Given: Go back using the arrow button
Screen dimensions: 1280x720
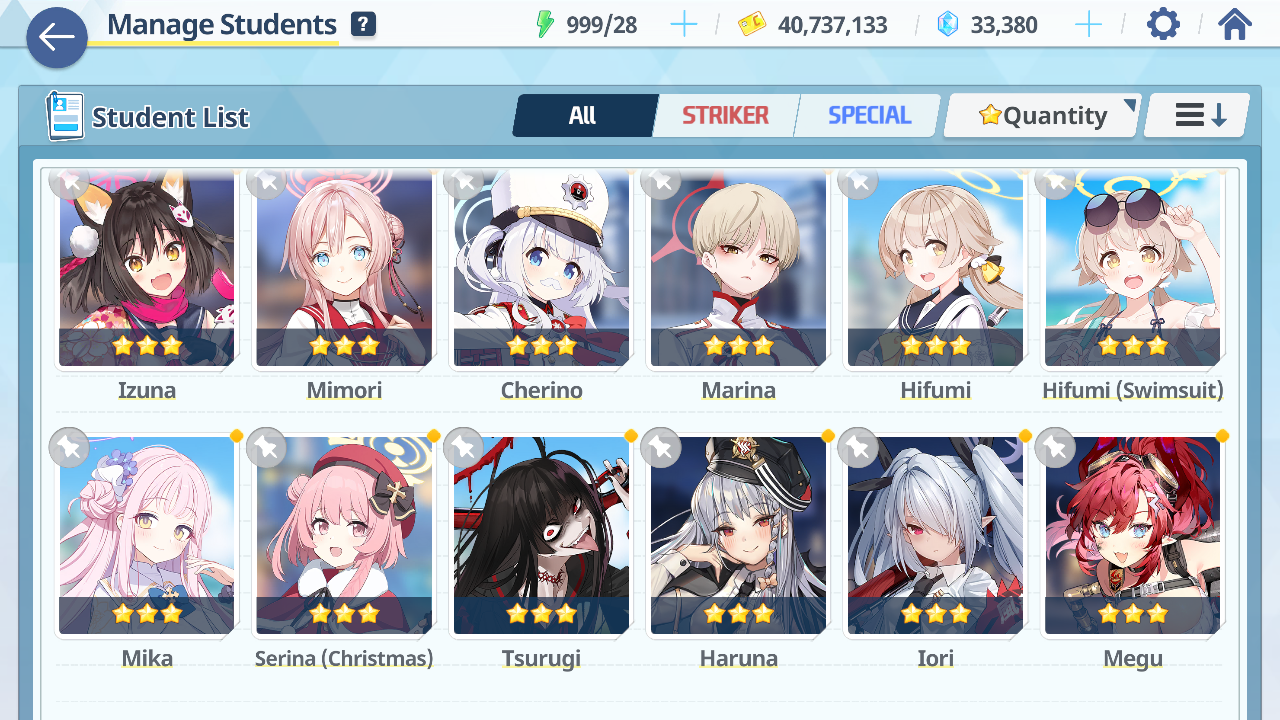Looking at the screenshot, I should [57, 38].
